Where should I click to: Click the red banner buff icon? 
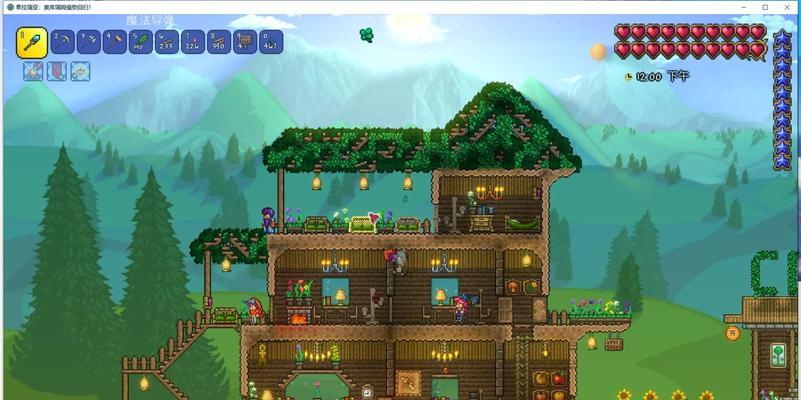[x=57, y=71]
